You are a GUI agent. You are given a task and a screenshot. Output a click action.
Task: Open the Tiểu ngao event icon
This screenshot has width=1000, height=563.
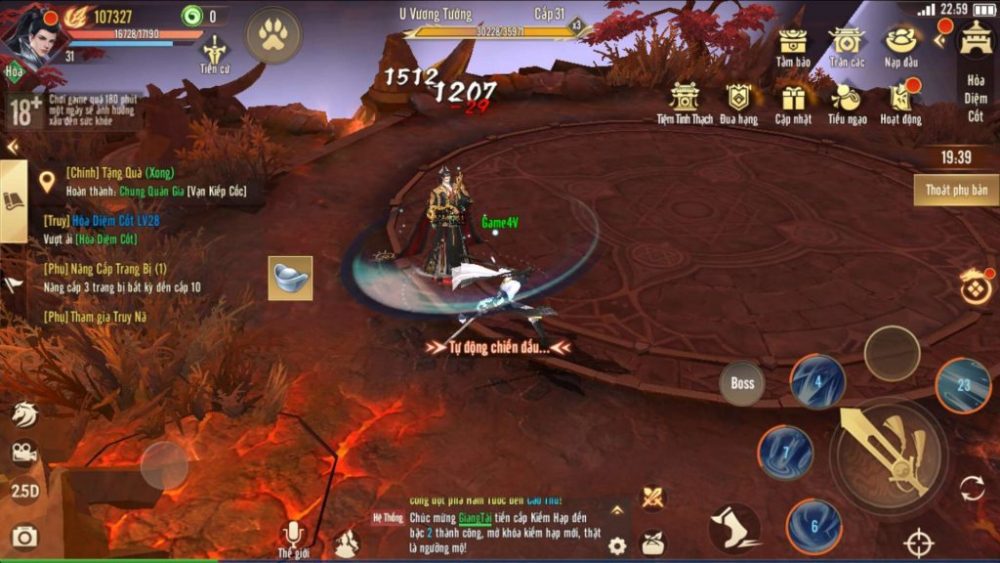pos(847,102)
